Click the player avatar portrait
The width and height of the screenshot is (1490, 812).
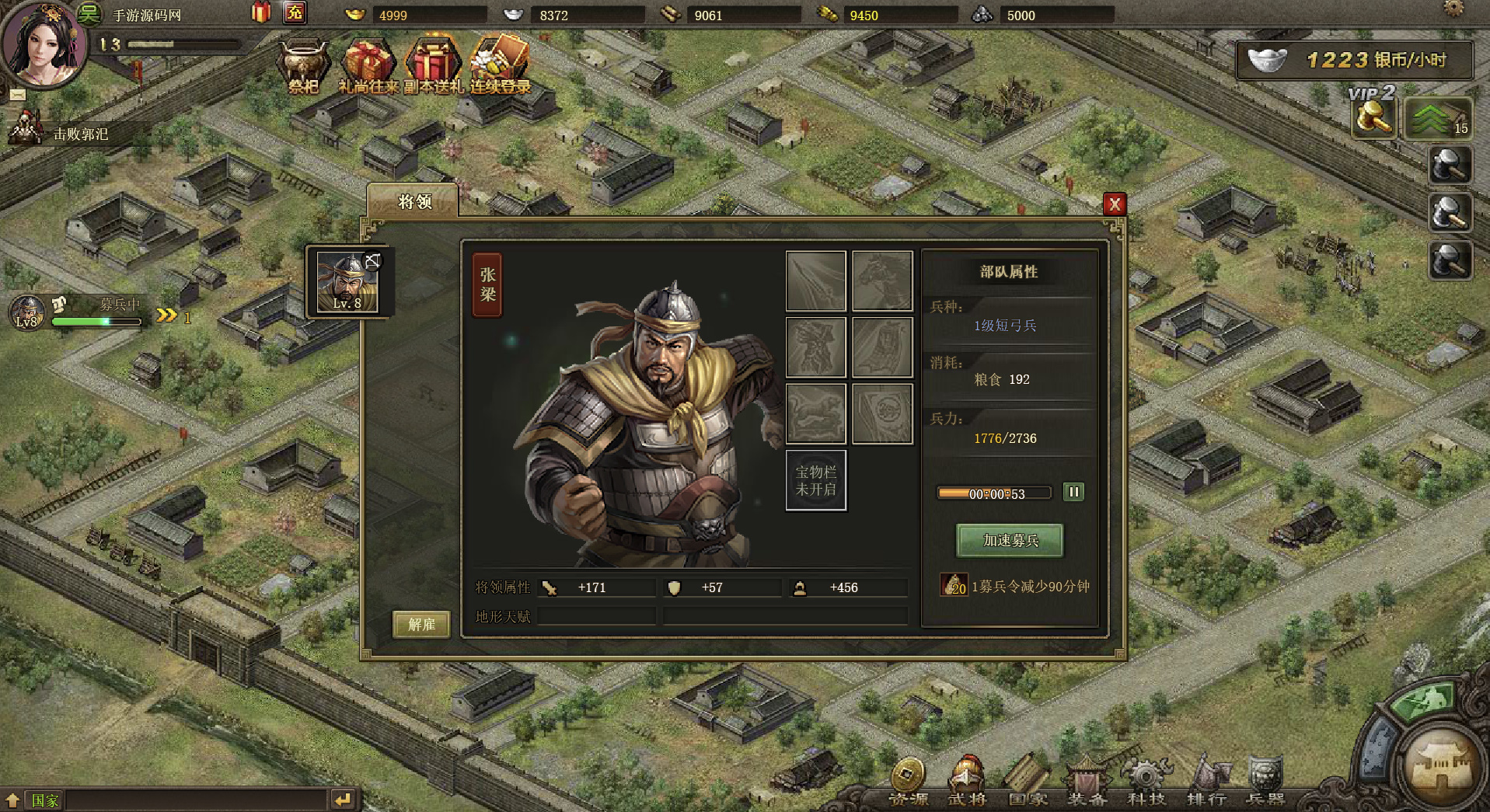click(43, 45)
